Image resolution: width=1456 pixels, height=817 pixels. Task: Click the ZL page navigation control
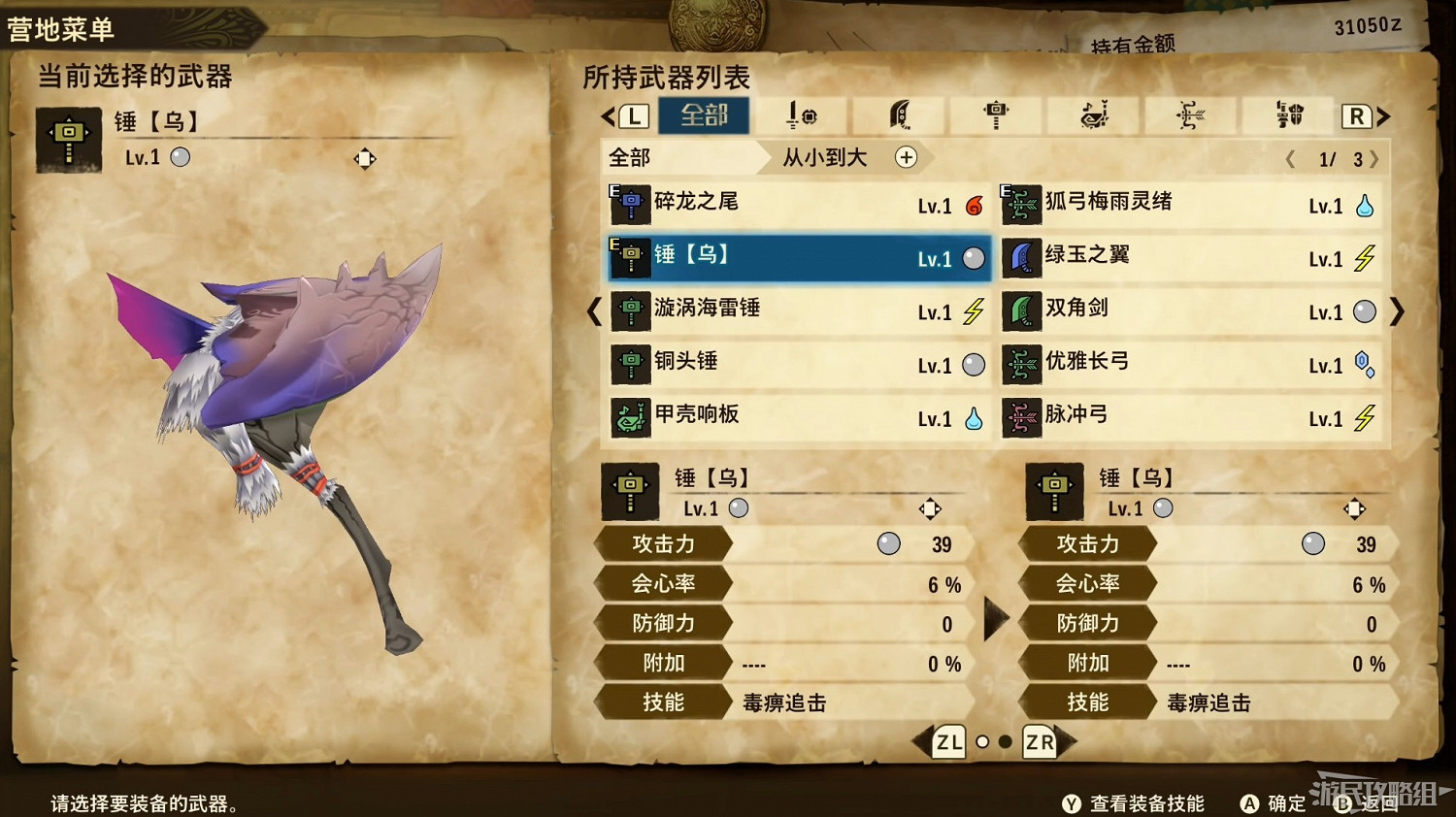946,742
